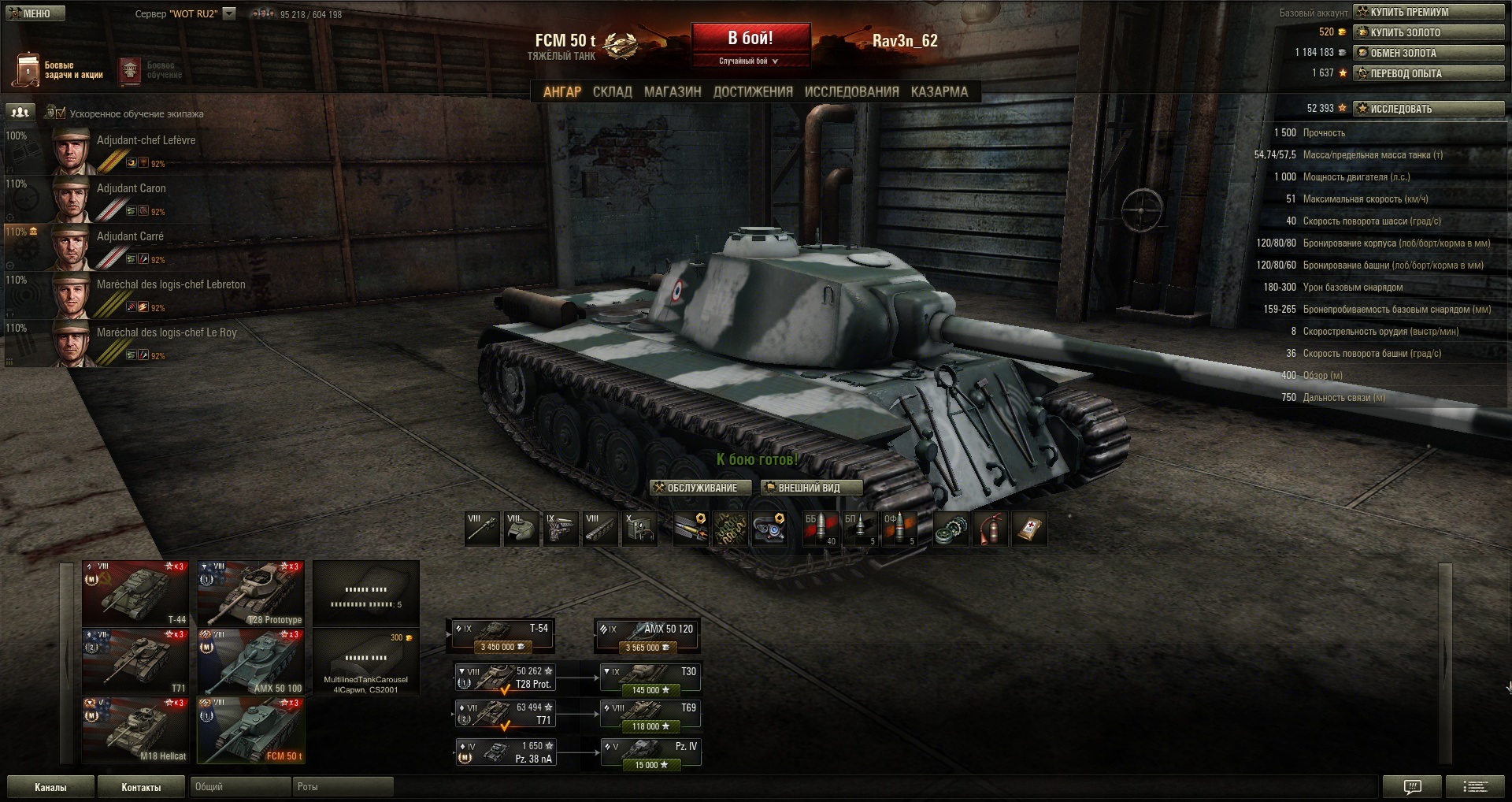
Task: Choose the AMX 50 100 tank
Action: coord(251,662)
